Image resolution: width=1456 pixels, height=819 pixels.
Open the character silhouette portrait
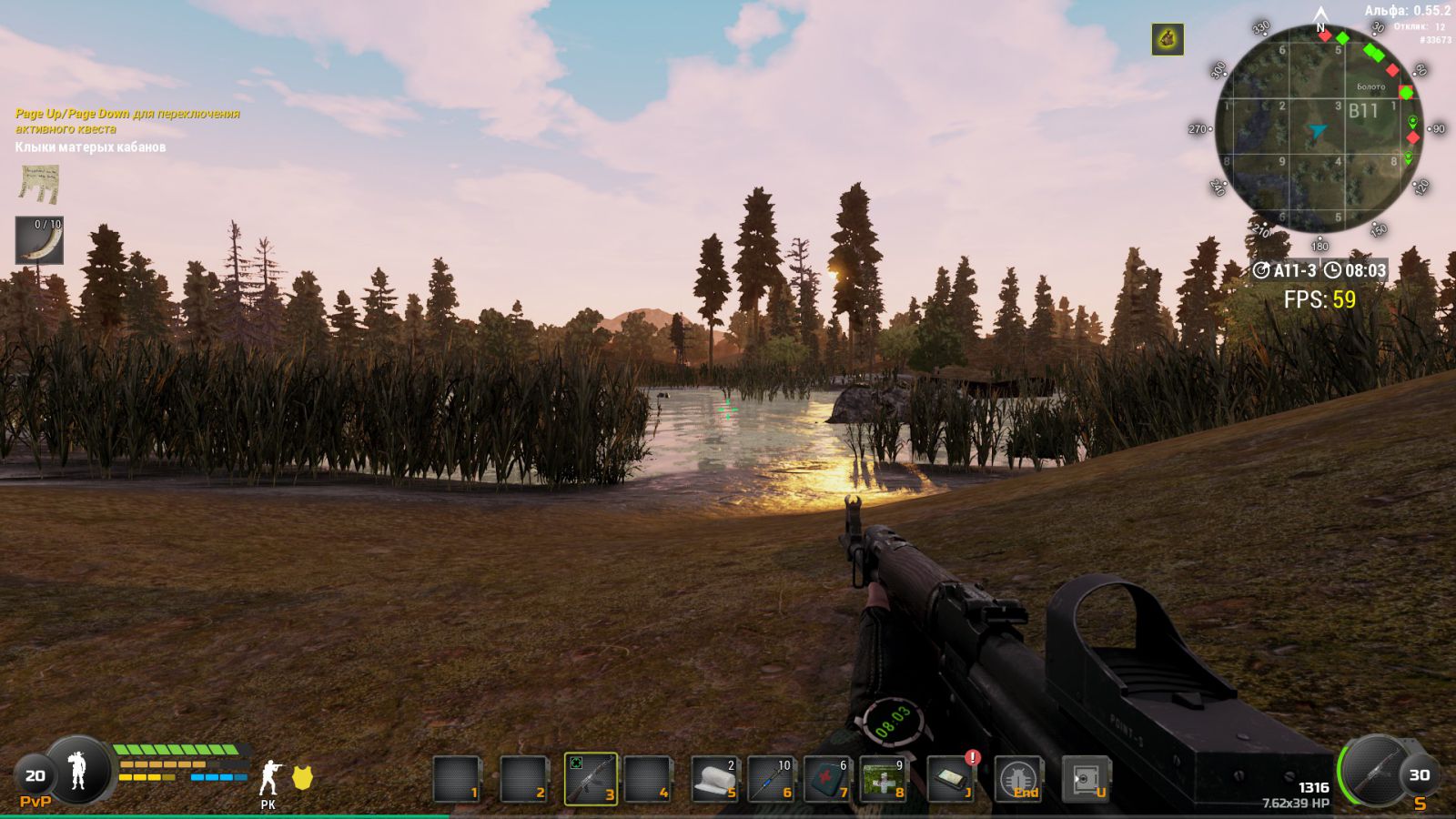point(78,771)
